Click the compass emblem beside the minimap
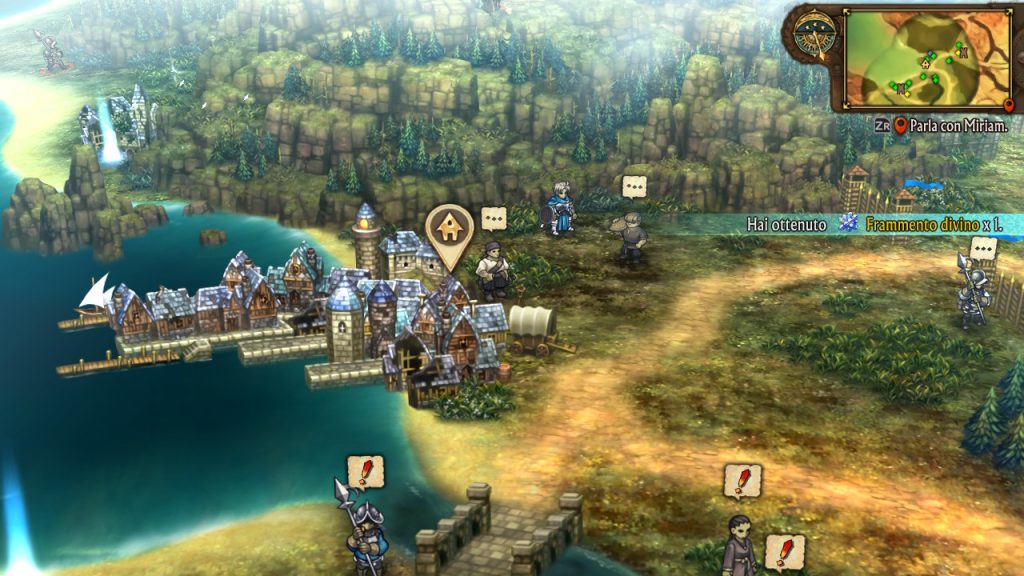 814,36
